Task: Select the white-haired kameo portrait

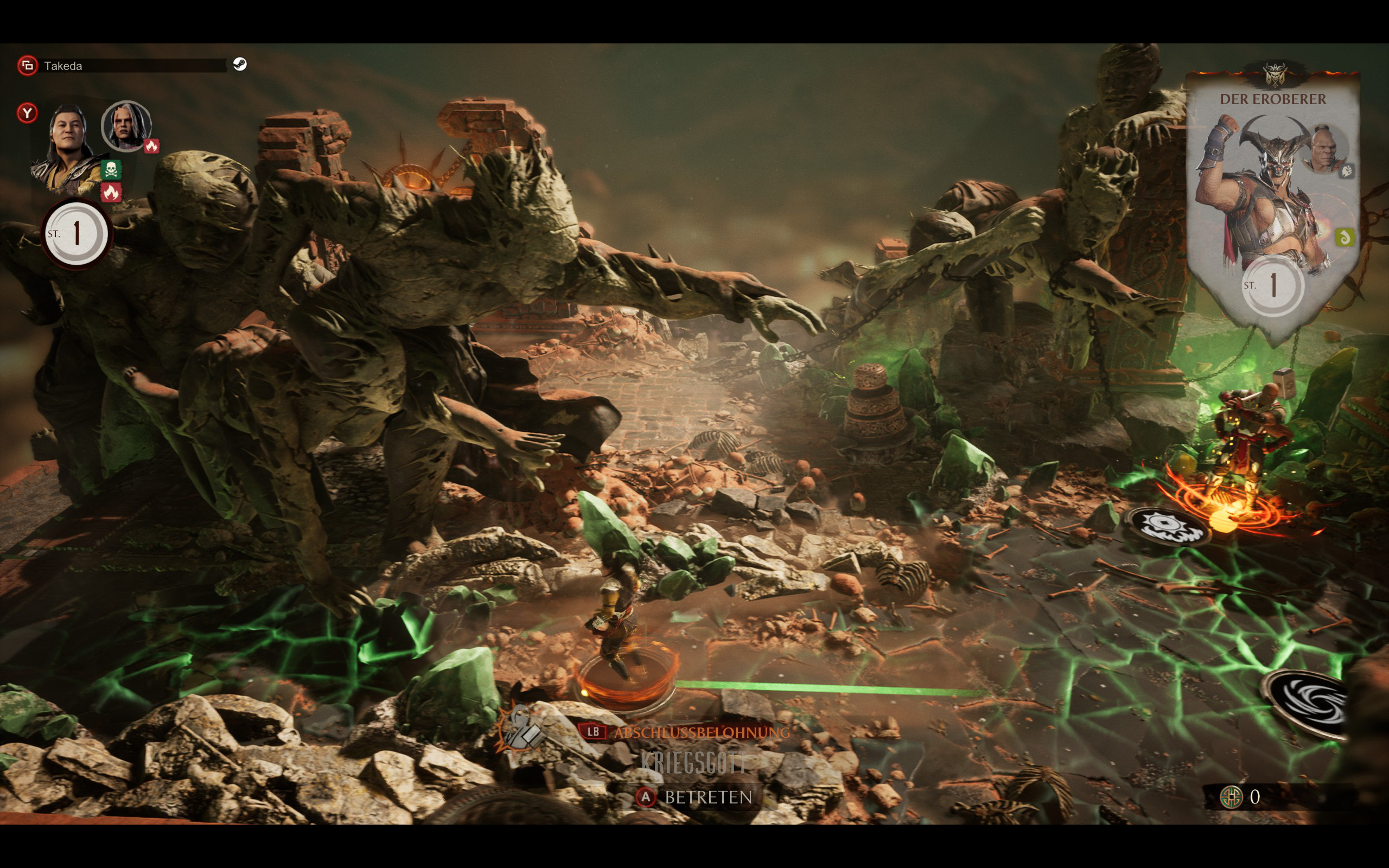Action: pyautogui.click(x=126, y=126)
